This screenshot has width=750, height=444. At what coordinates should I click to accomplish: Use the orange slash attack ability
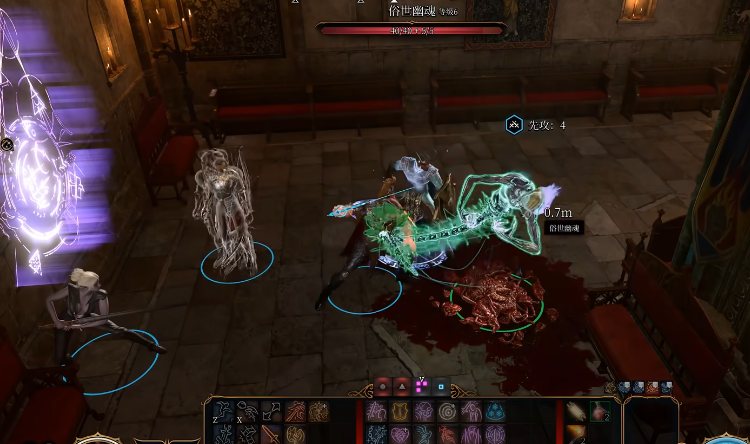click(294, 411)
